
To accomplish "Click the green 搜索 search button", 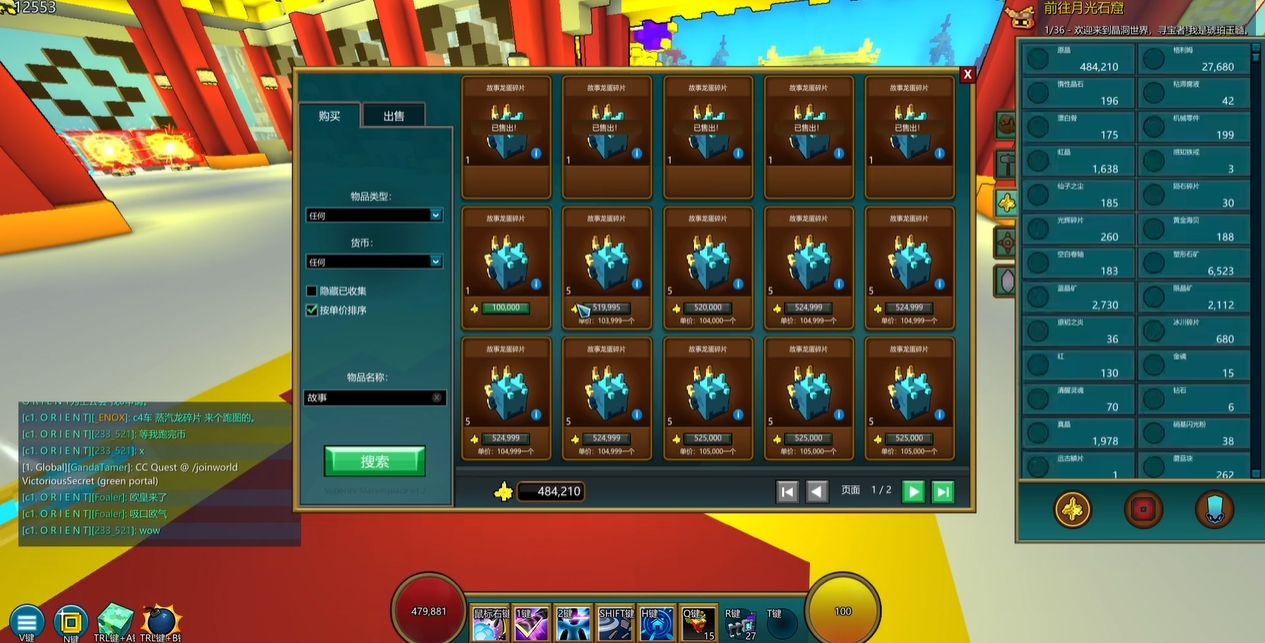I will point(374,461).
